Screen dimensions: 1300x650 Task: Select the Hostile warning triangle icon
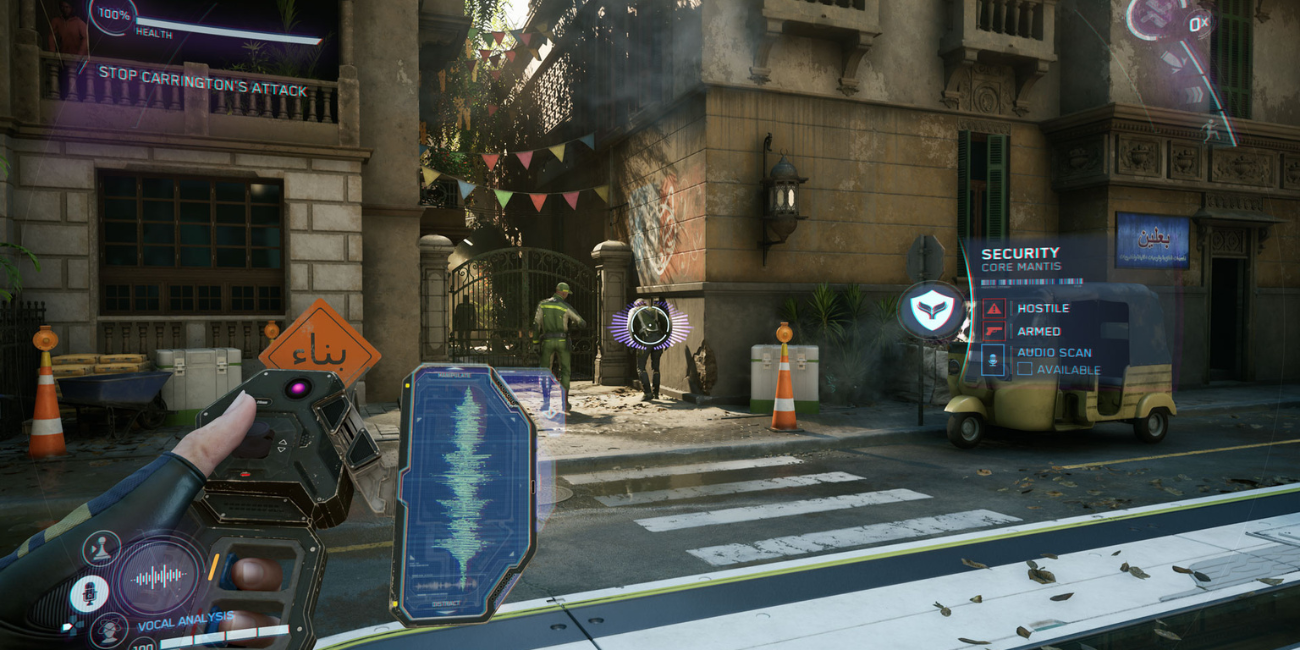click(993, 308)
